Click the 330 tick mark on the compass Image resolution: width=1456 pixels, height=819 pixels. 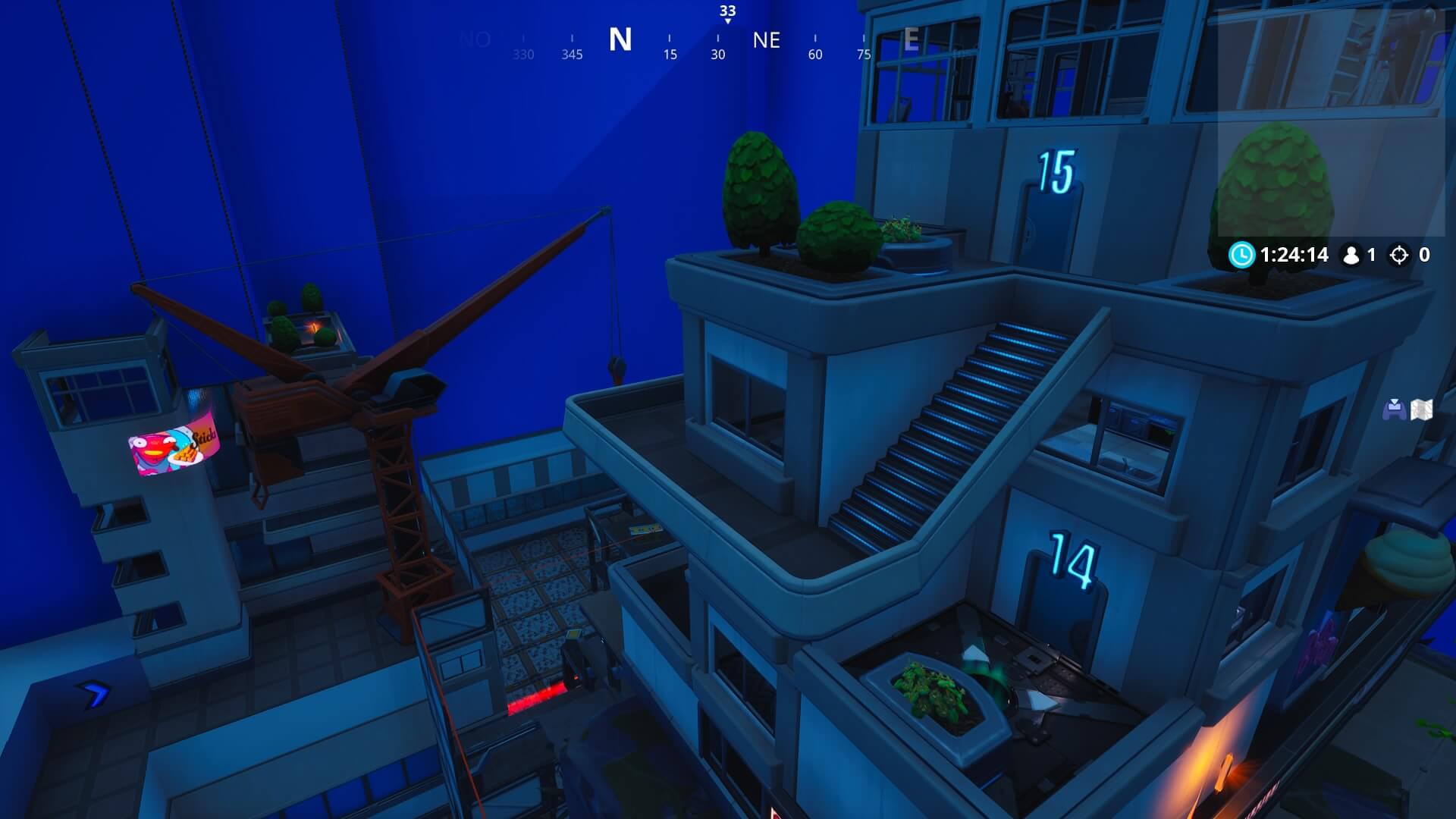point(522,54)
